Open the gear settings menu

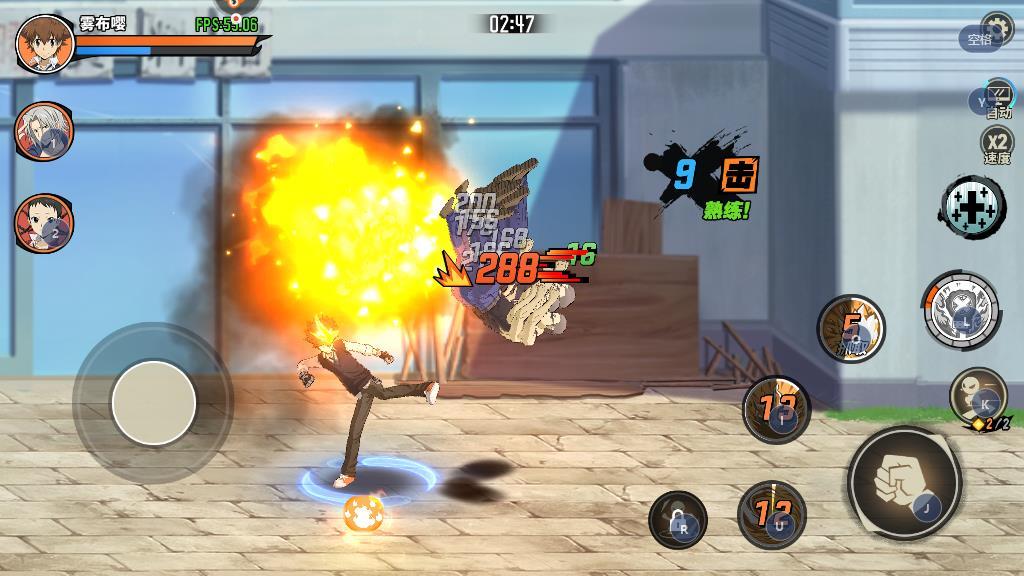click(996, 26)
